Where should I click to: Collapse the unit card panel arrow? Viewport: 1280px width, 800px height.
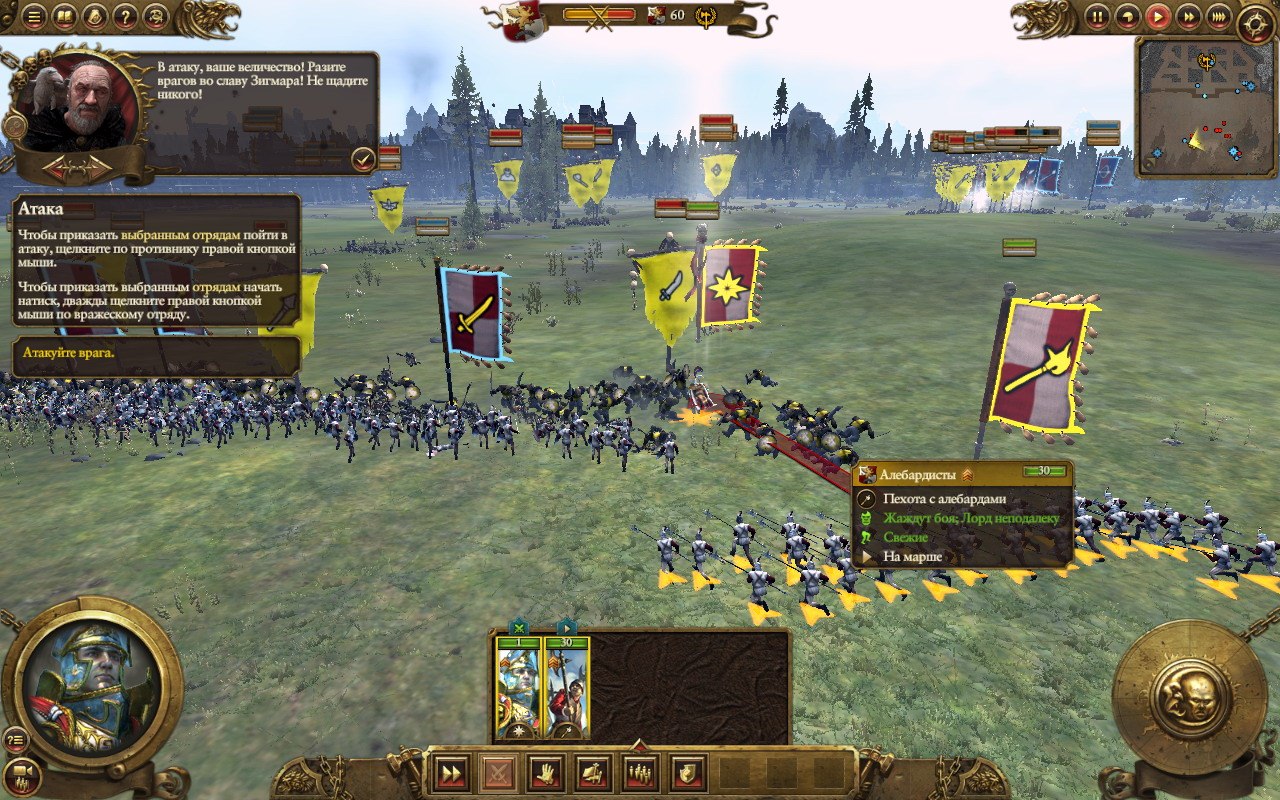[x=639, y=744]
